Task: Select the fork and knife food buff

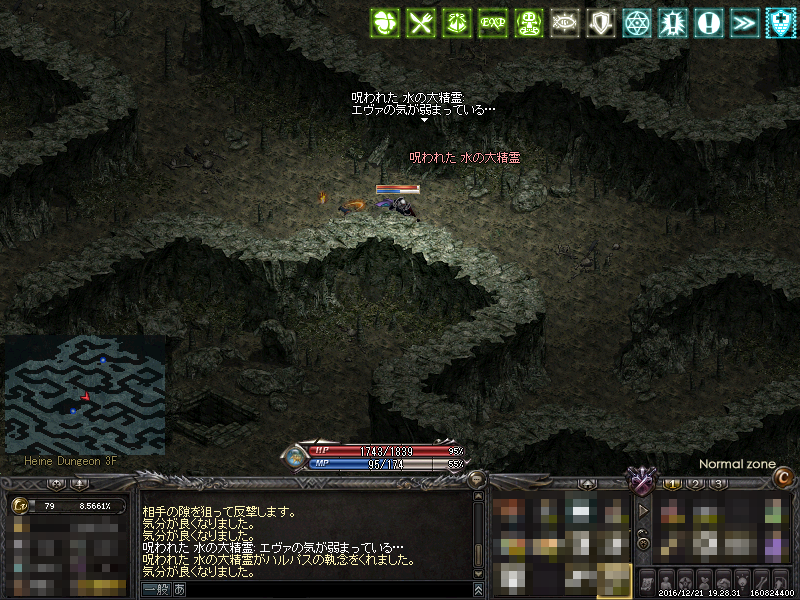Action: [x=421, y=22]
